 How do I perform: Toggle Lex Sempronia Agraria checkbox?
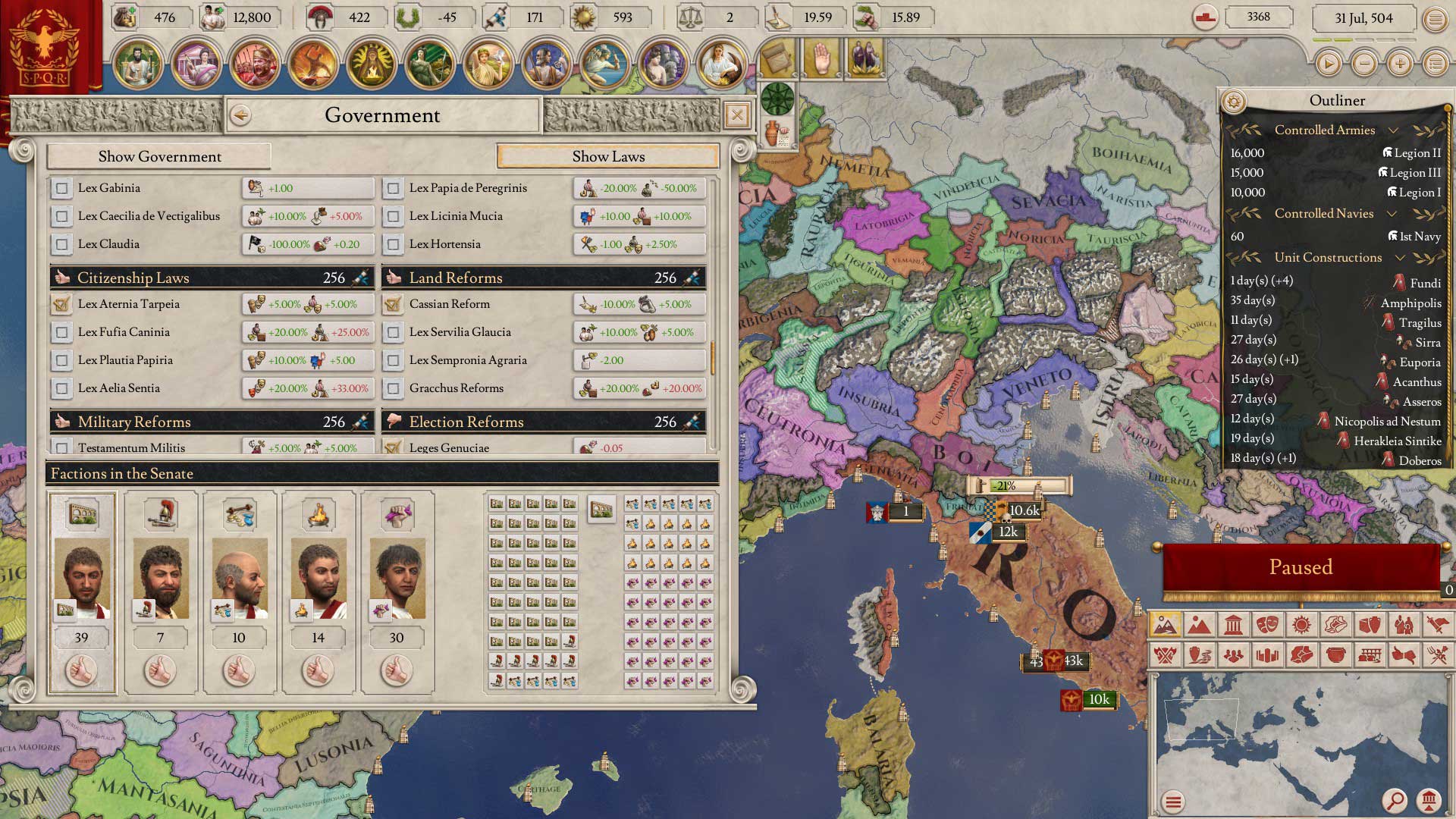(x=393, y=360)
